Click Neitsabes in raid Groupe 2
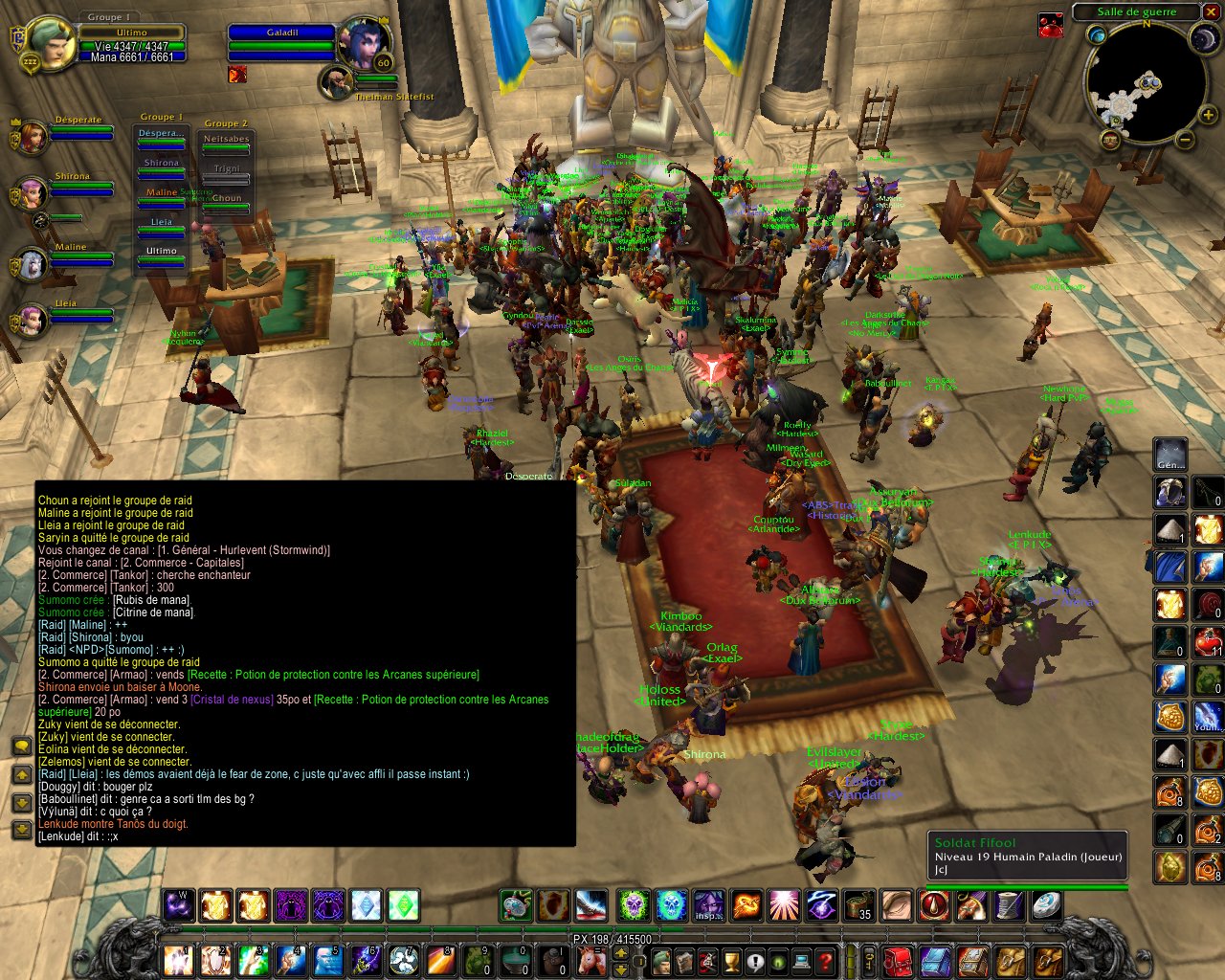1225x980 pixels. coord(226,140)
